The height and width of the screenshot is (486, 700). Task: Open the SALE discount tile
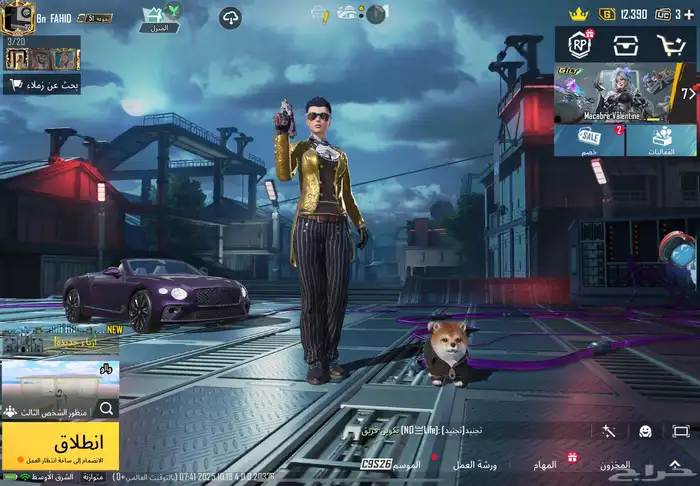click(x=590, y=140)
